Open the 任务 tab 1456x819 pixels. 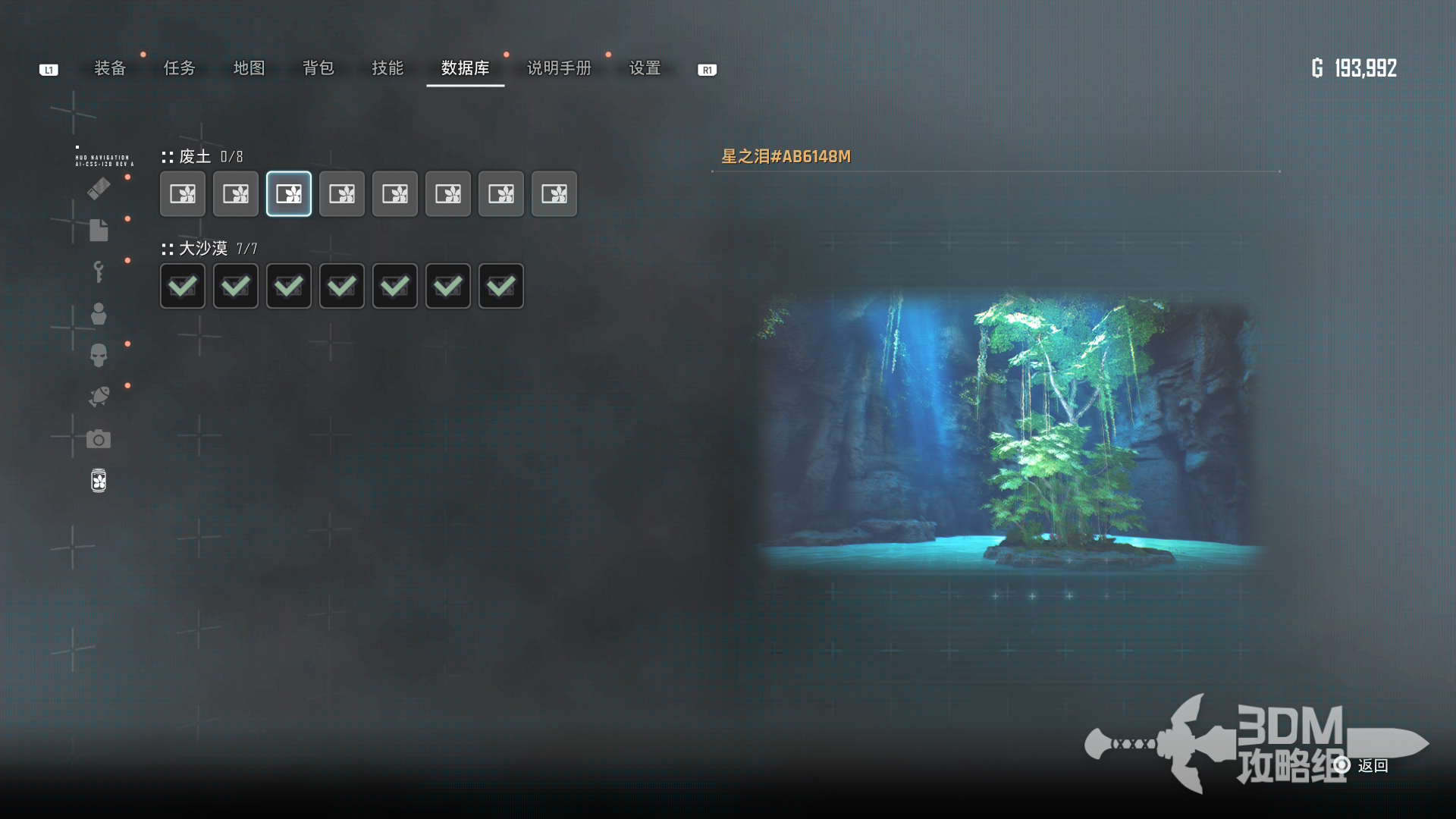tap(180, 68)
